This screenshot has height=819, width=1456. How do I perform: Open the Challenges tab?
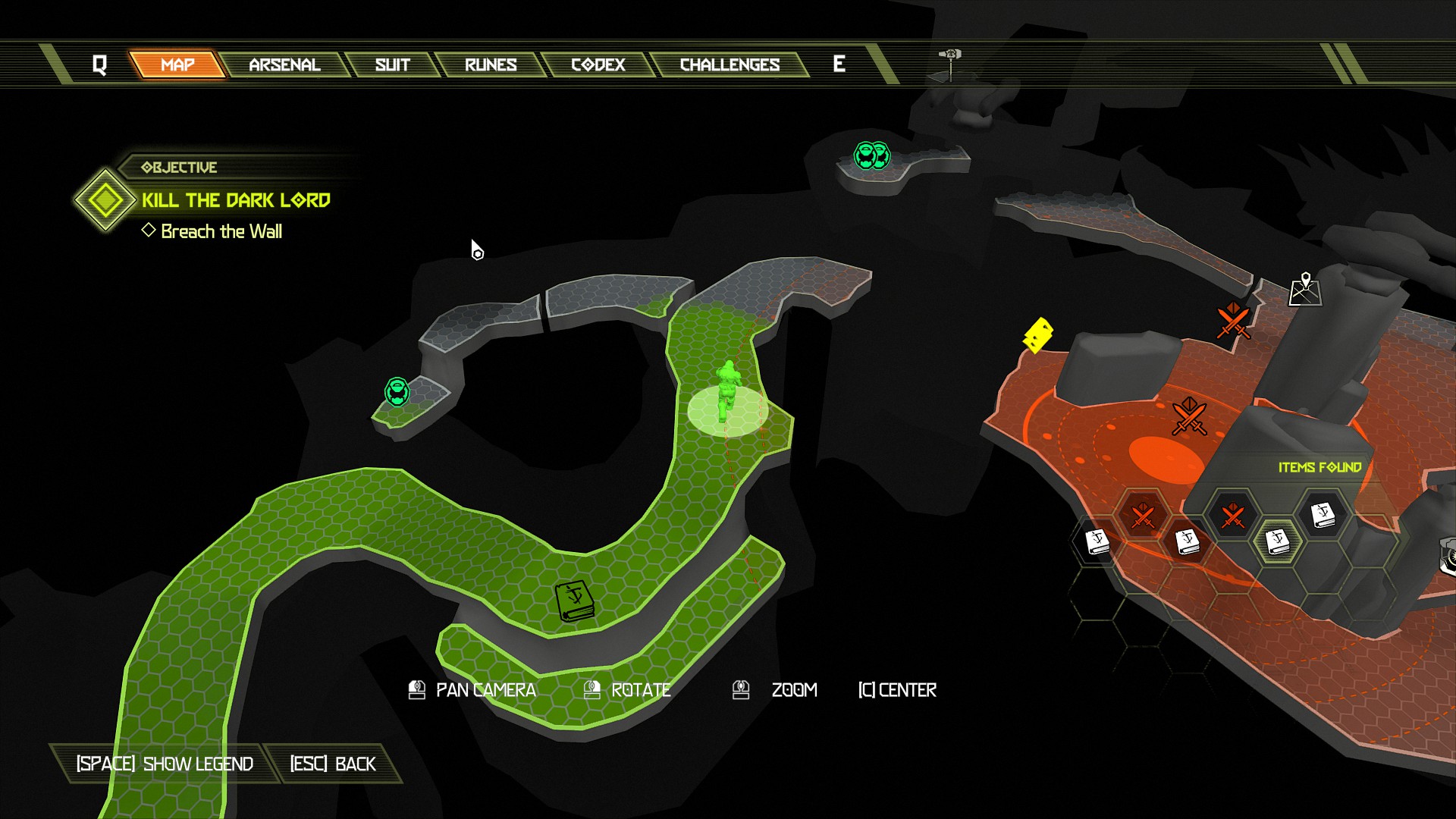[730, 65]
